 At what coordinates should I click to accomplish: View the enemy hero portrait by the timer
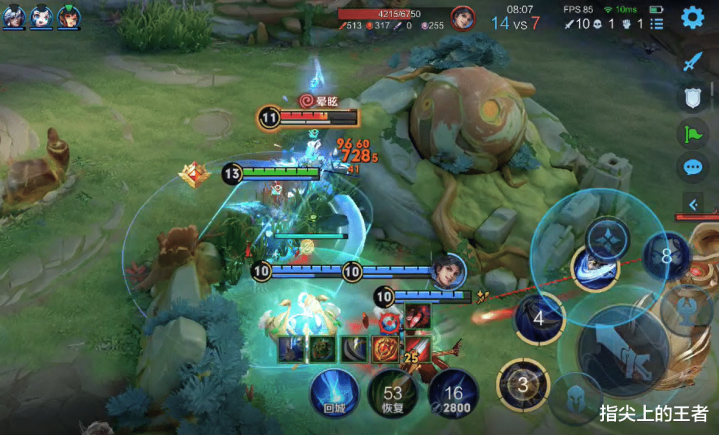tap(462, 17)
